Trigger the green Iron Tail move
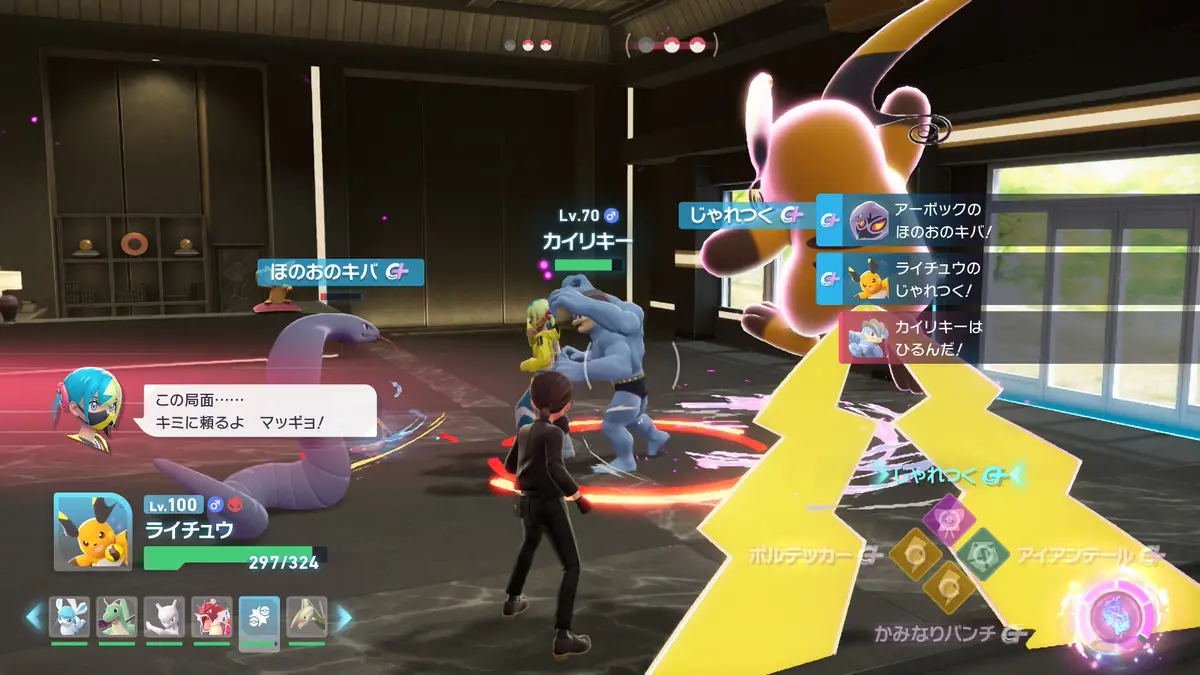This screenshot has width=1200, height=675. [x=981, y=552]
